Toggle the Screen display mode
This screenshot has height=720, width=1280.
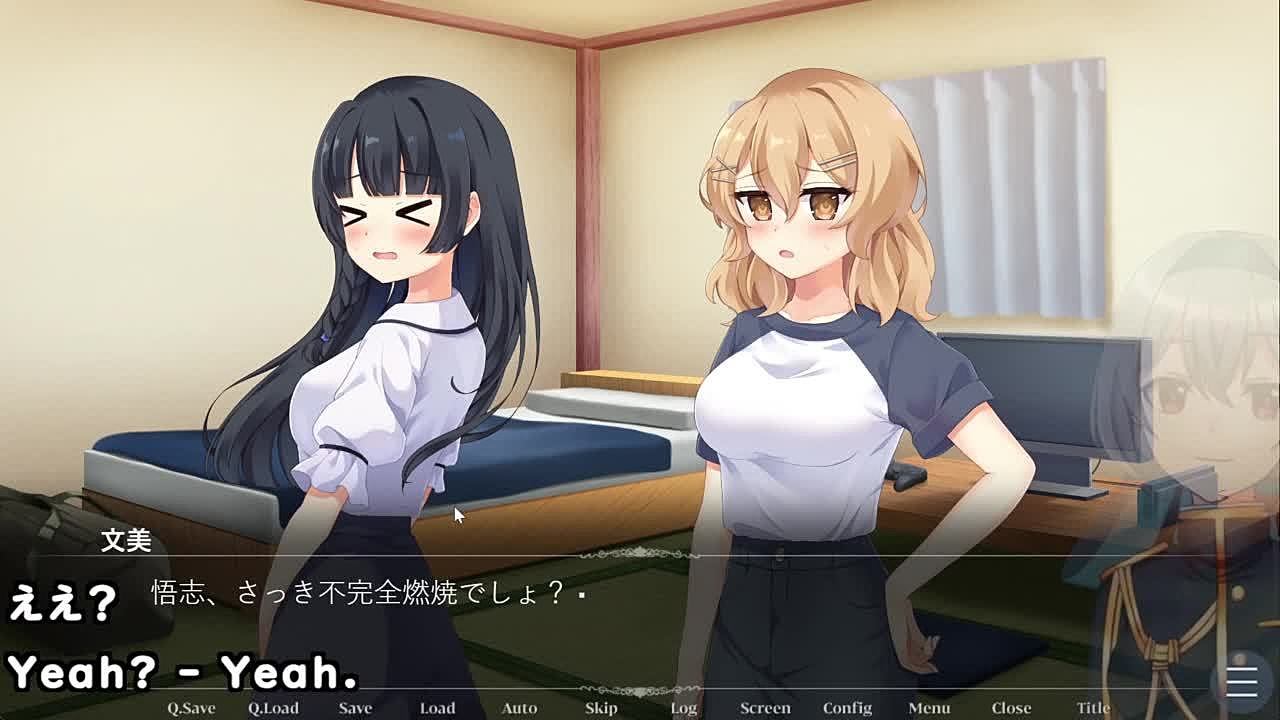click(x=765, y=707)
